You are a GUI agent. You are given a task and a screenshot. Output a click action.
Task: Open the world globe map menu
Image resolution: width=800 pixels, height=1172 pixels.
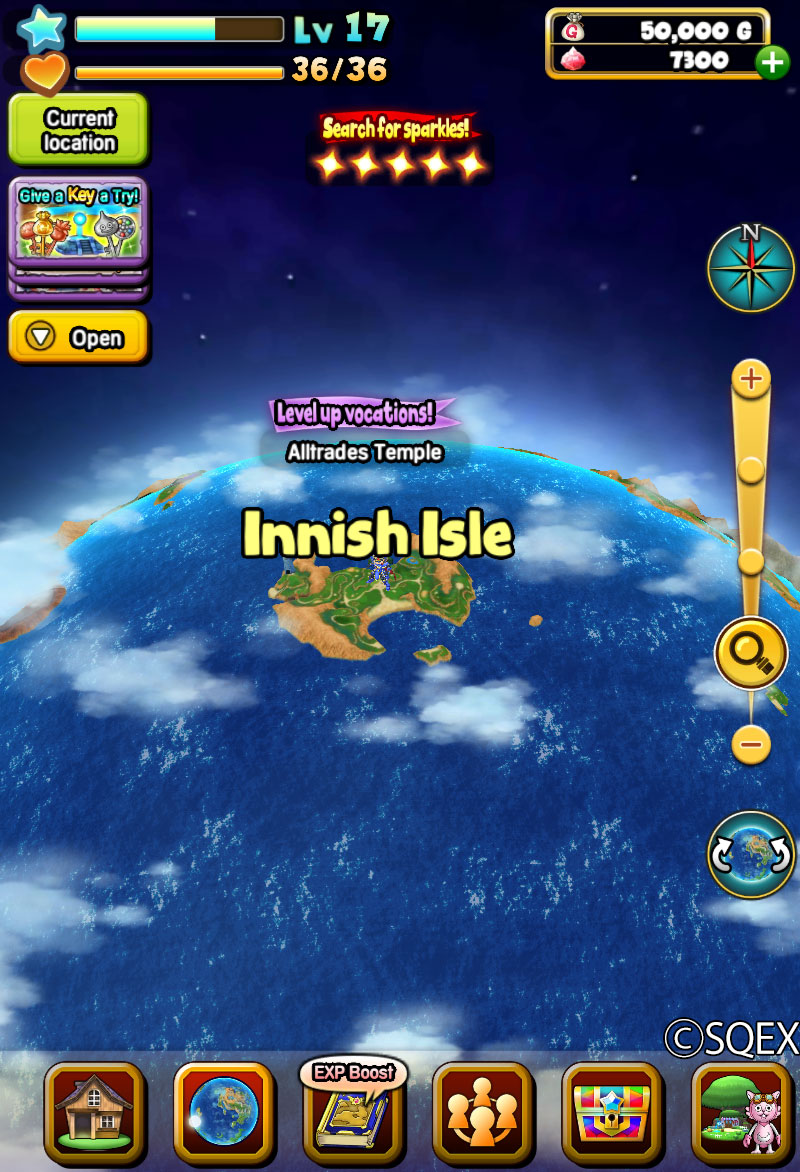[224, 1112]
